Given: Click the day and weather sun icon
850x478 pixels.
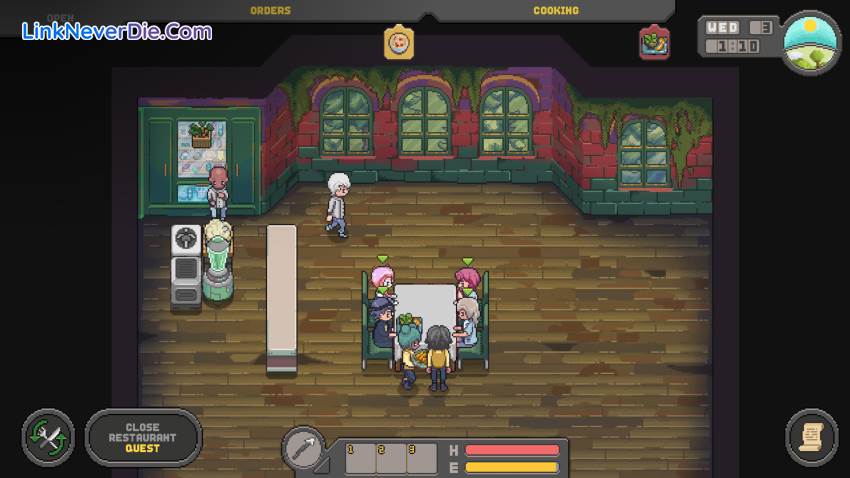Looking at the screenshot, I should point(809,43).
